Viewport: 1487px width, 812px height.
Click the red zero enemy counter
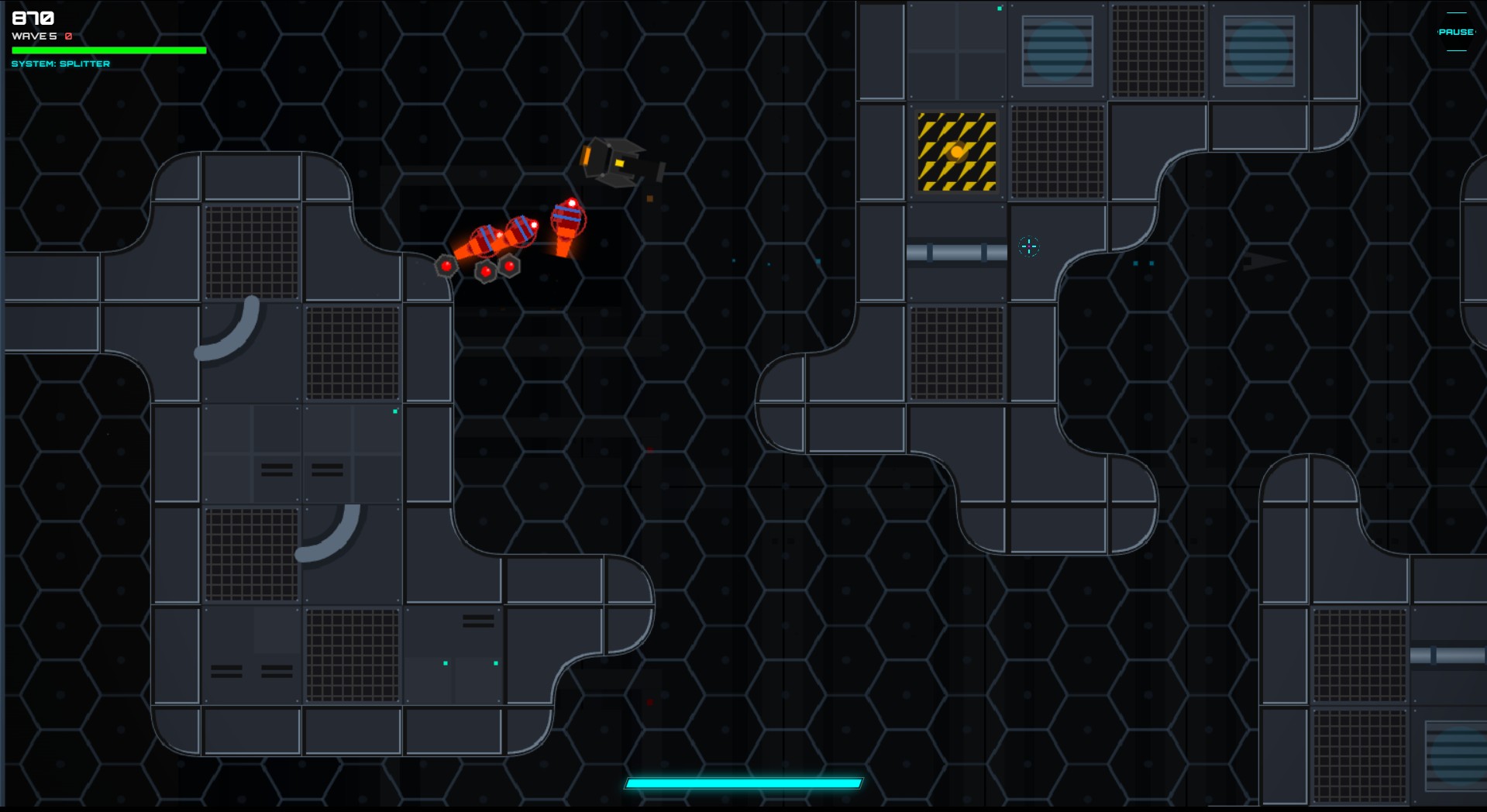click(68, 36)
